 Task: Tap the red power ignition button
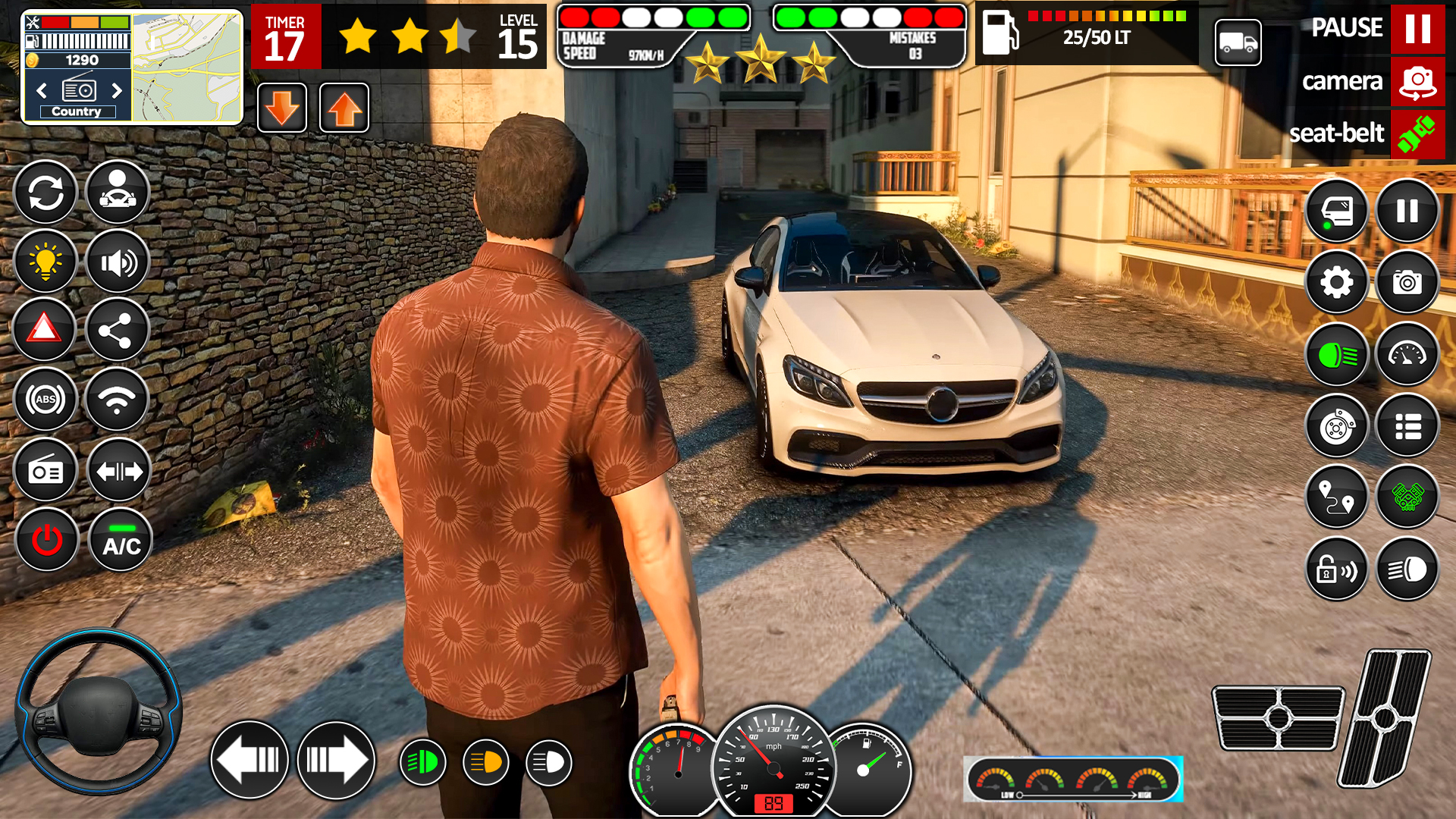pos(47,541)
